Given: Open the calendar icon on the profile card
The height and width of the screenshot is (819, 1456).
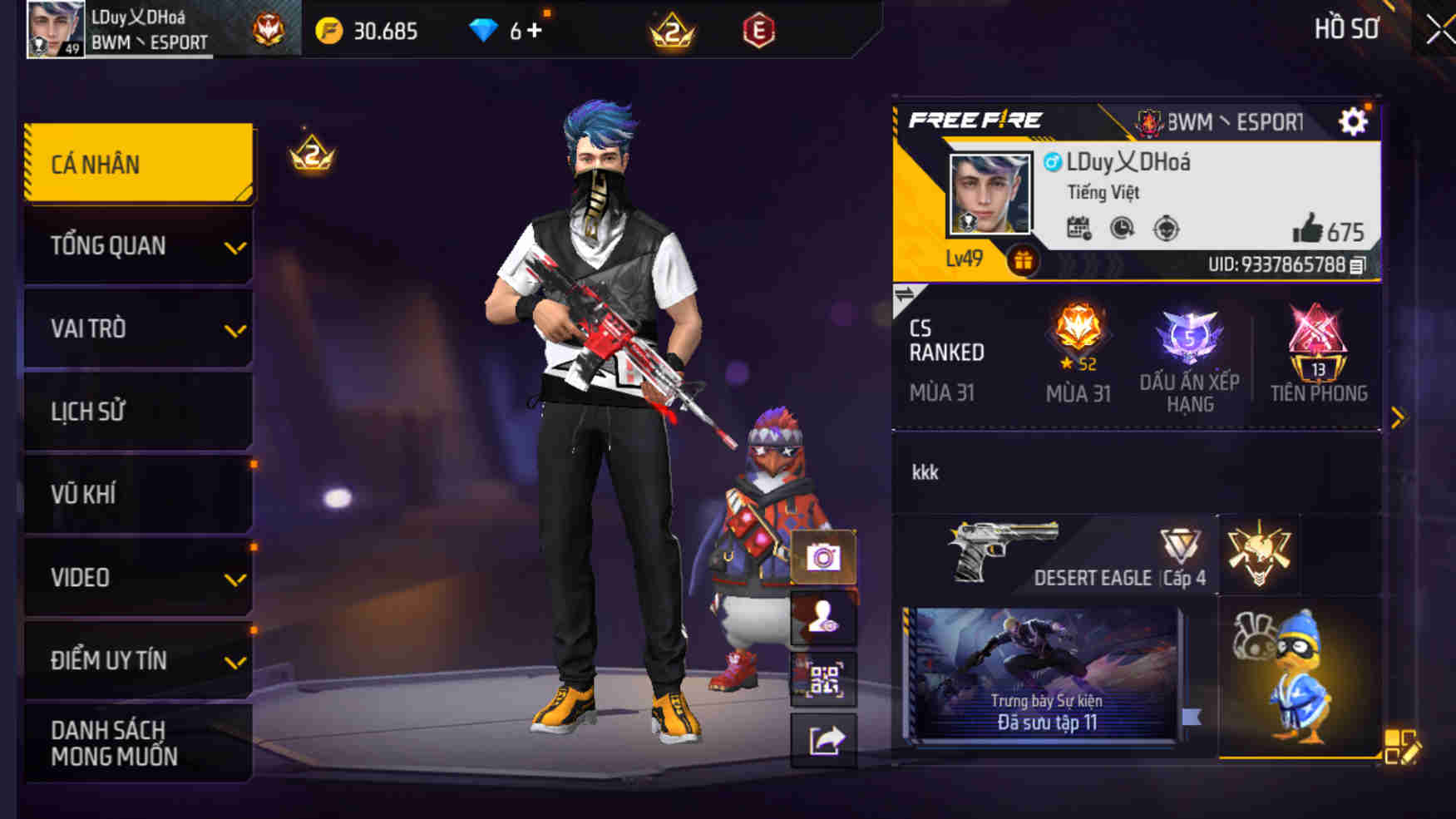Looking at the screenshot, I should (1078, 227).
